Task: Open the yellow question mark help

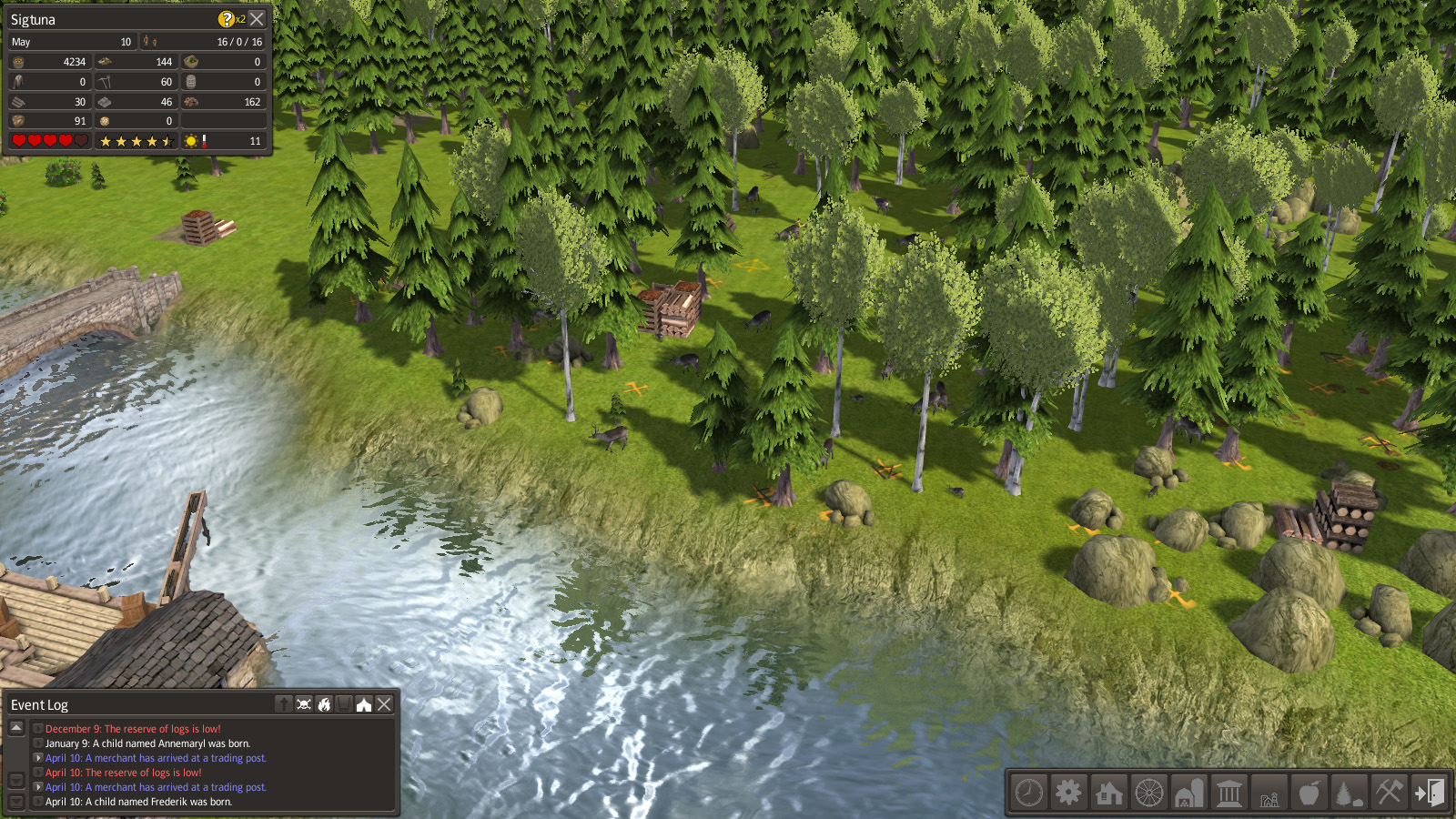Action: pyautogui.click(x=226, y=18)
